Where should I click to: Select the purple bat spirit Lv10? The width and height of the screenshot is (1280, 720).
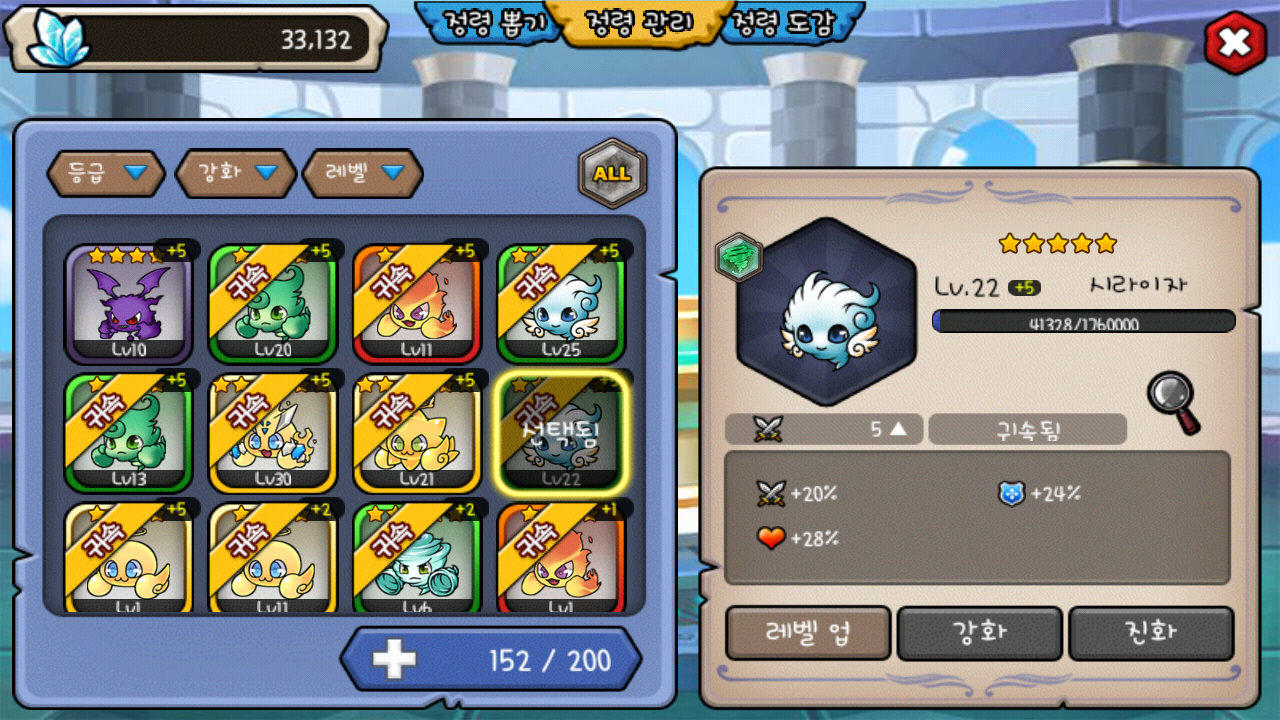tap(128, 303)
